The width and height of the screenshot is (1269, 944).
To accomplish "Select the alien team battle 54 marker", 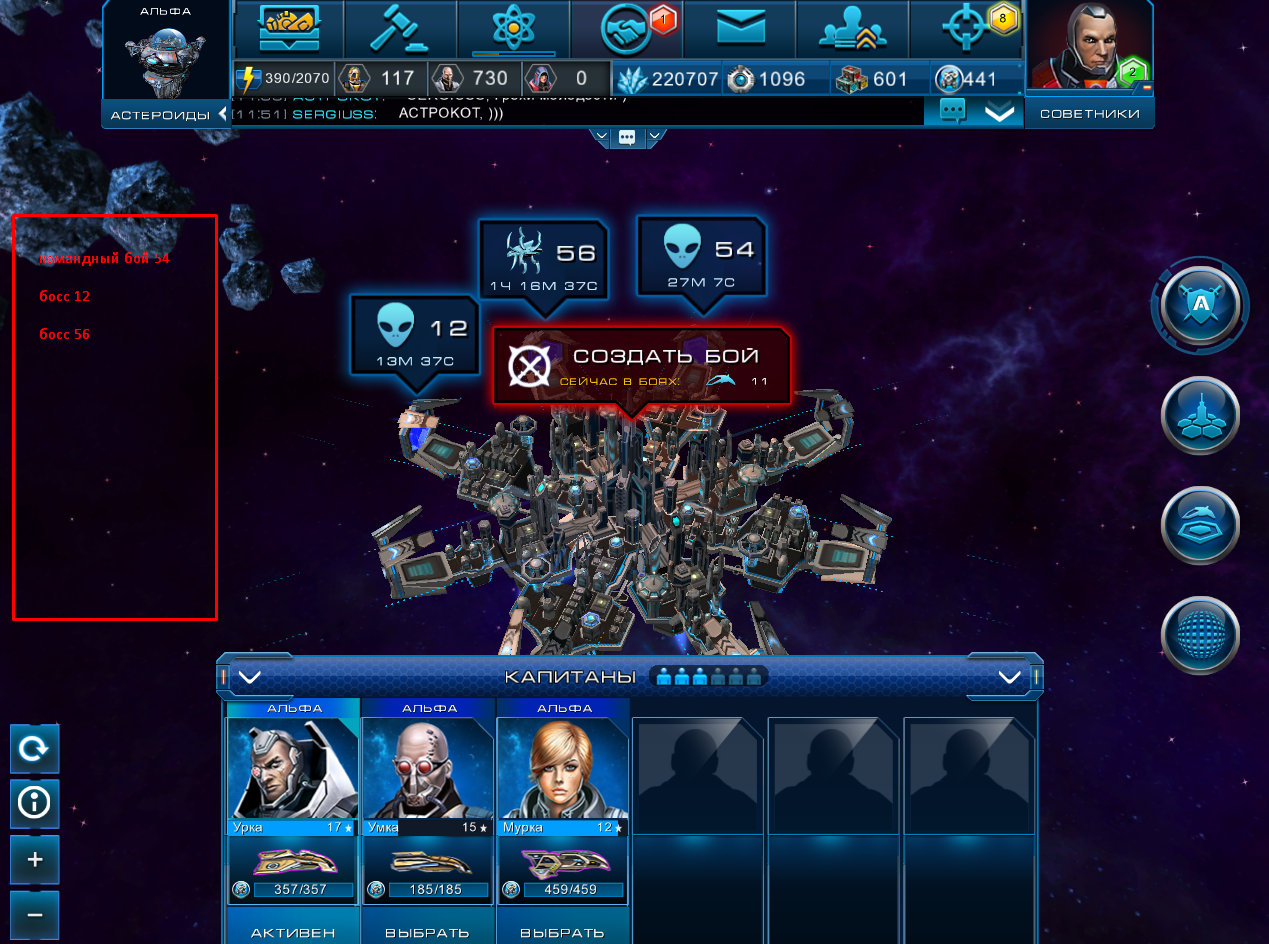I will (x=701, y=256).
